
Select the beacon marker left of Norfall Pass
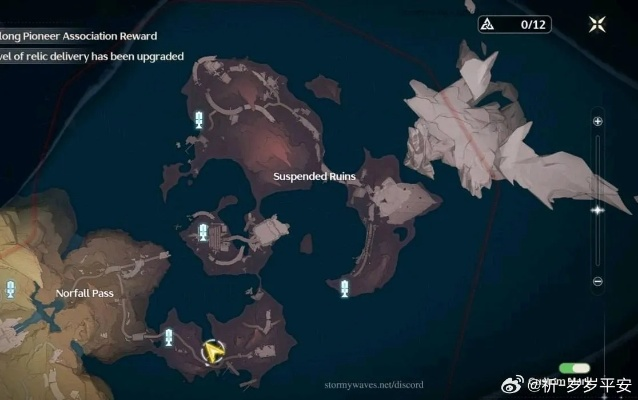[x=11, y=289]
